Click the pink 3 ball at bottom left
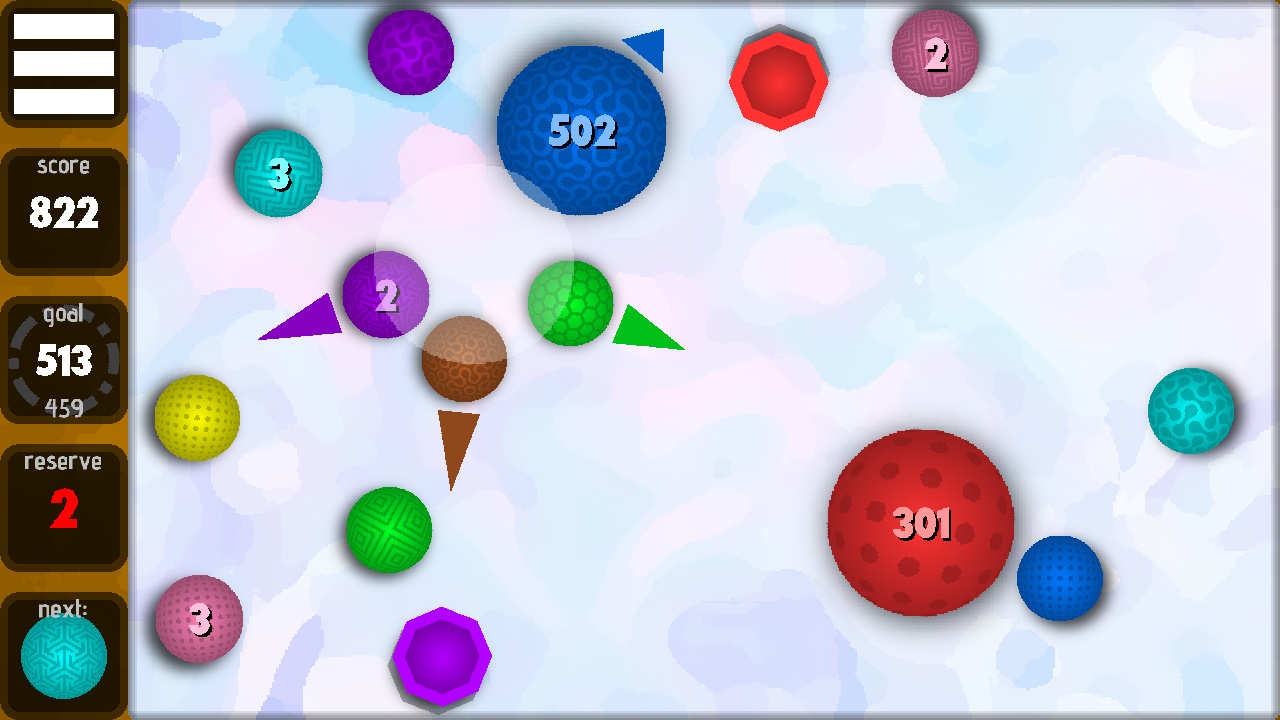The image size is (1280, 720). pyautogui.click(x=200, y=620)
